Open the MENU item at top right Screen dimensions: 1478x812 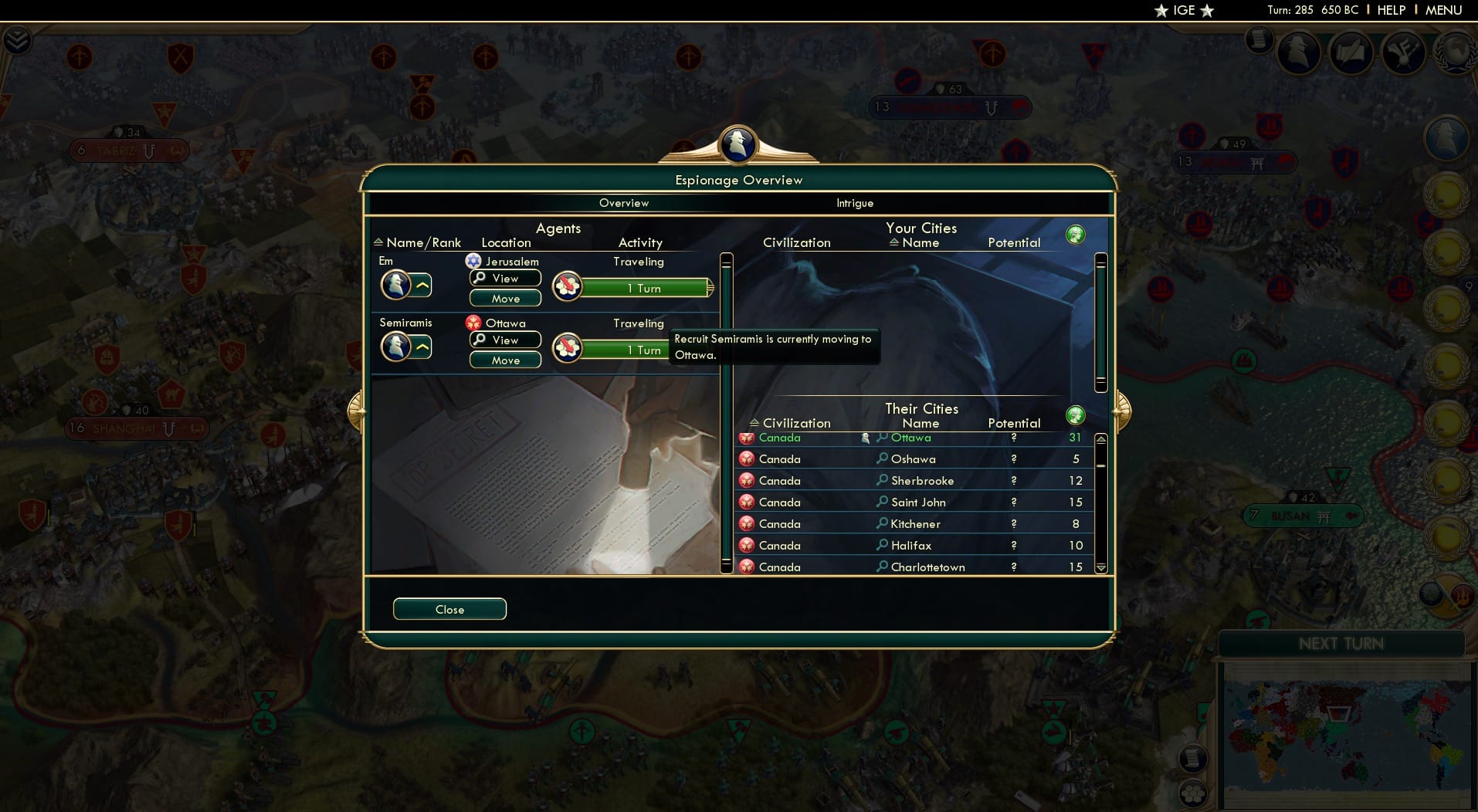click(x=1445, y=10)
